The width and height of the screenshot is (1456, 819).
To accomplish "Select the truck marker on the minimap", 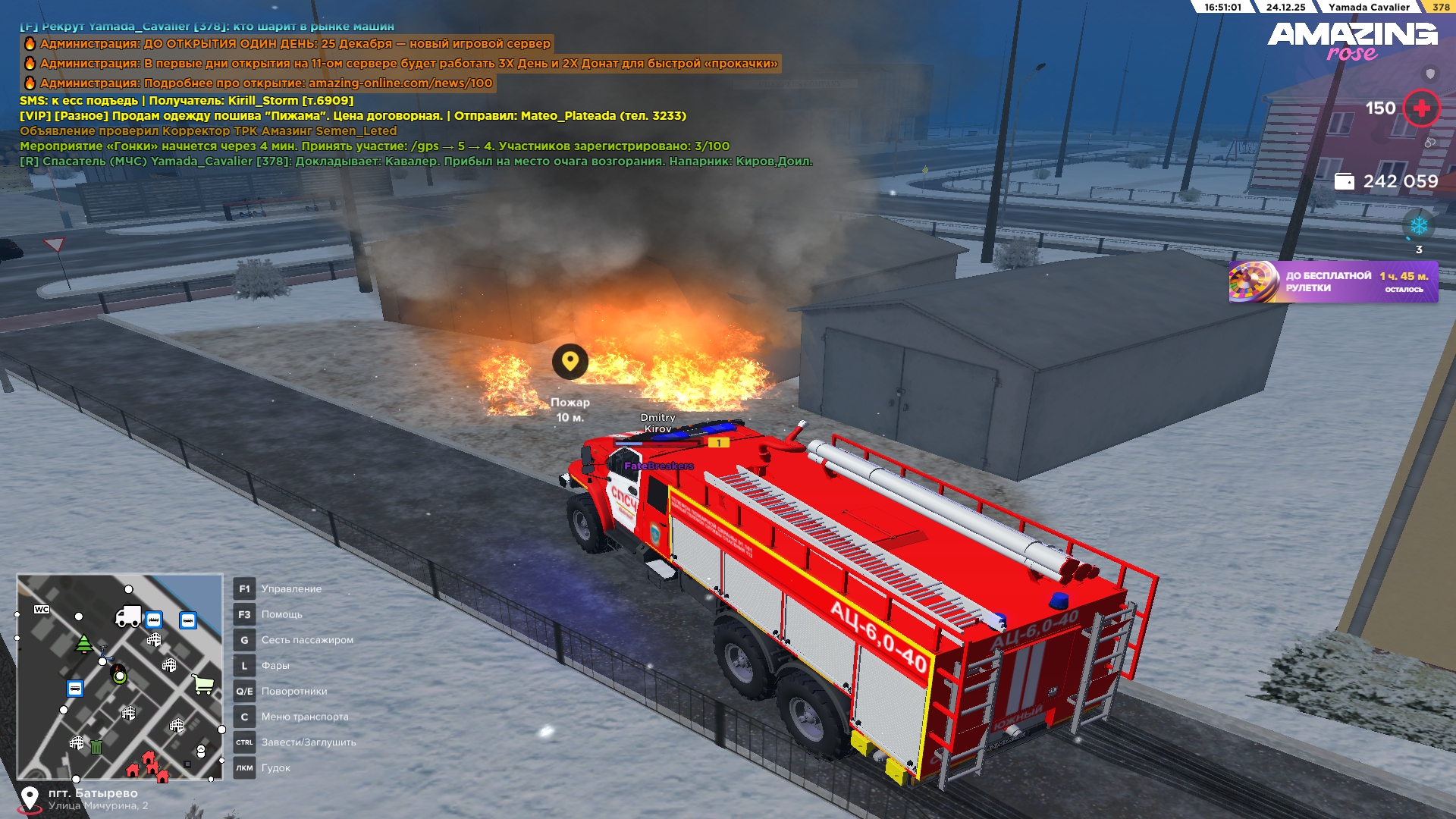I will pyautogui.click(x=127, y=616).
